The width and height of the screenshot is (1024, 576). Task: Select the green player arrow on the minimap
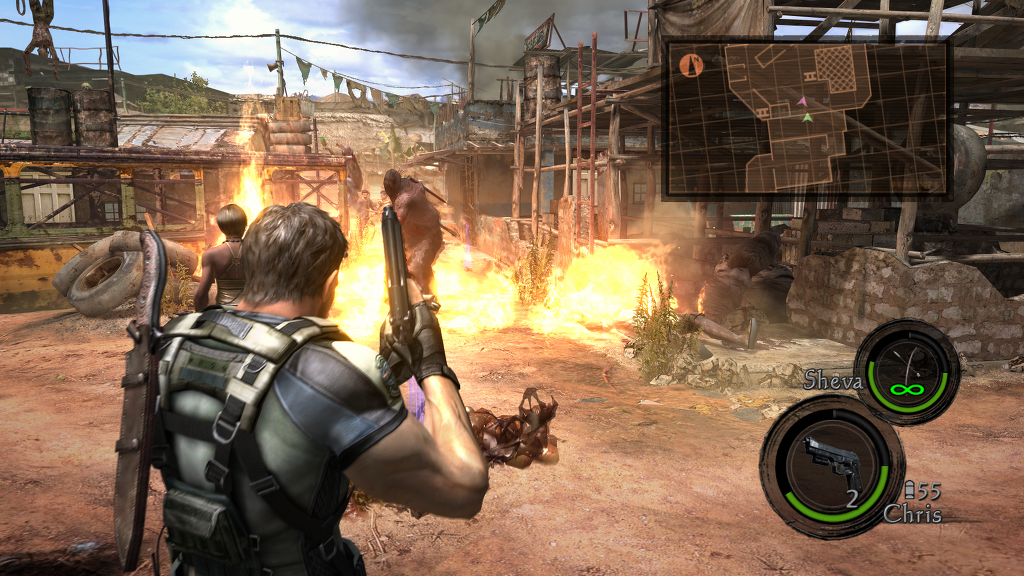(x=807, y=118)
